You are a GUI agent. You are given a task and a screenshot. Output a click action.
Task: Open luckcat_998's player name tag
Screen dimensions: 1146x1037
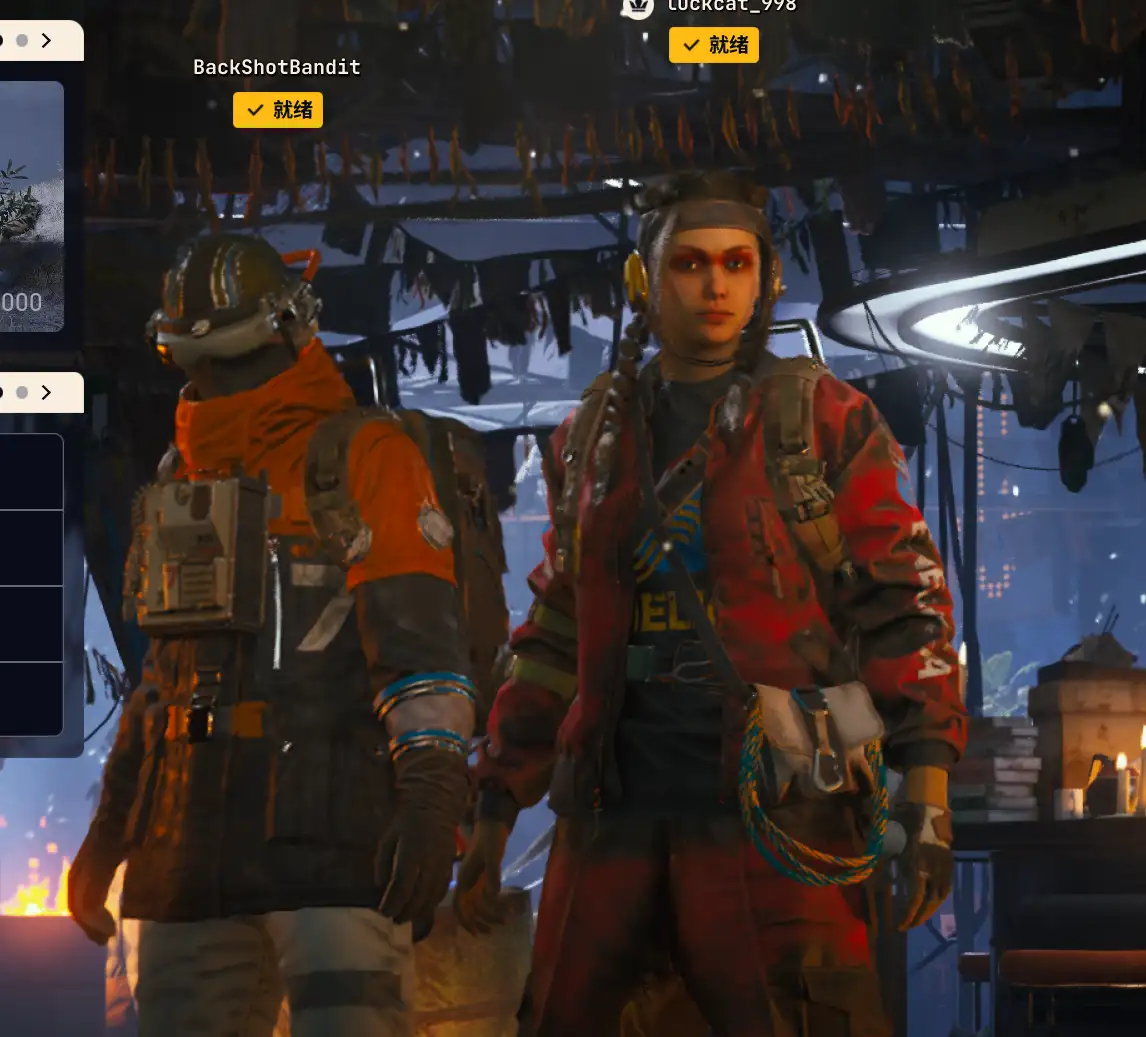pos(731,6)
